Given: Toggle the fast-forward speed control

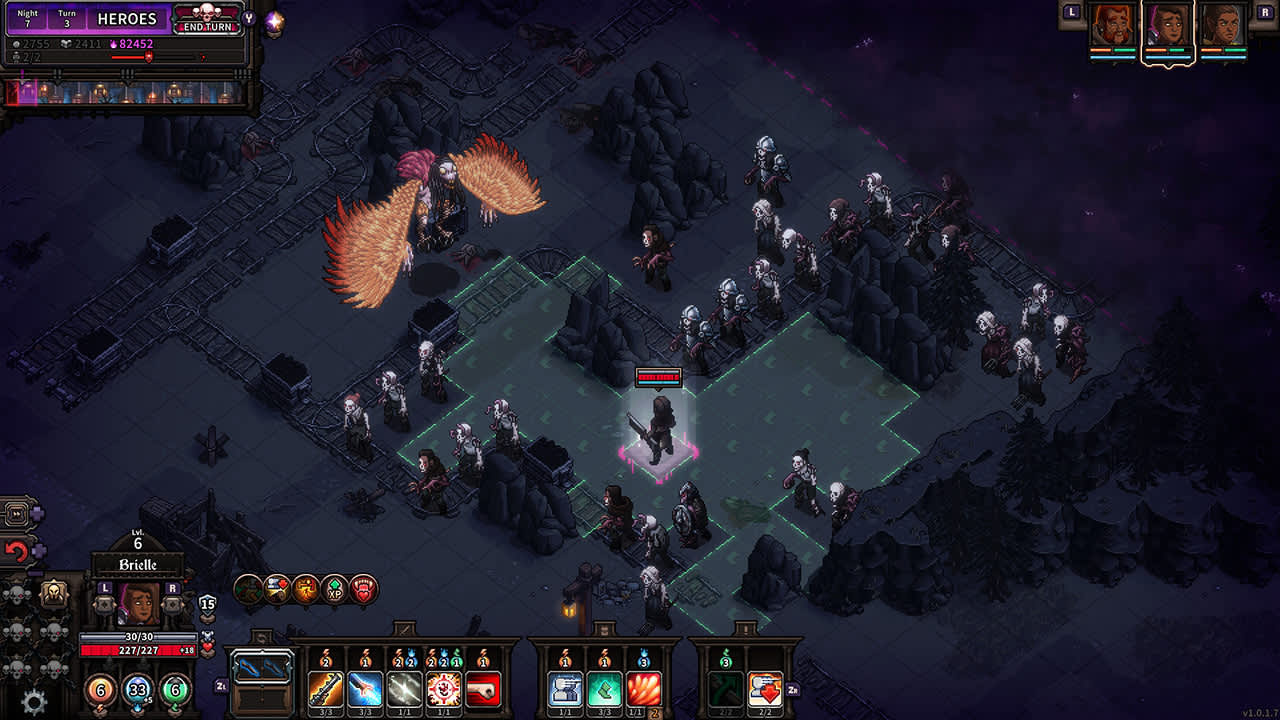Looking at the screenshot, I should (x=16, y=513).
